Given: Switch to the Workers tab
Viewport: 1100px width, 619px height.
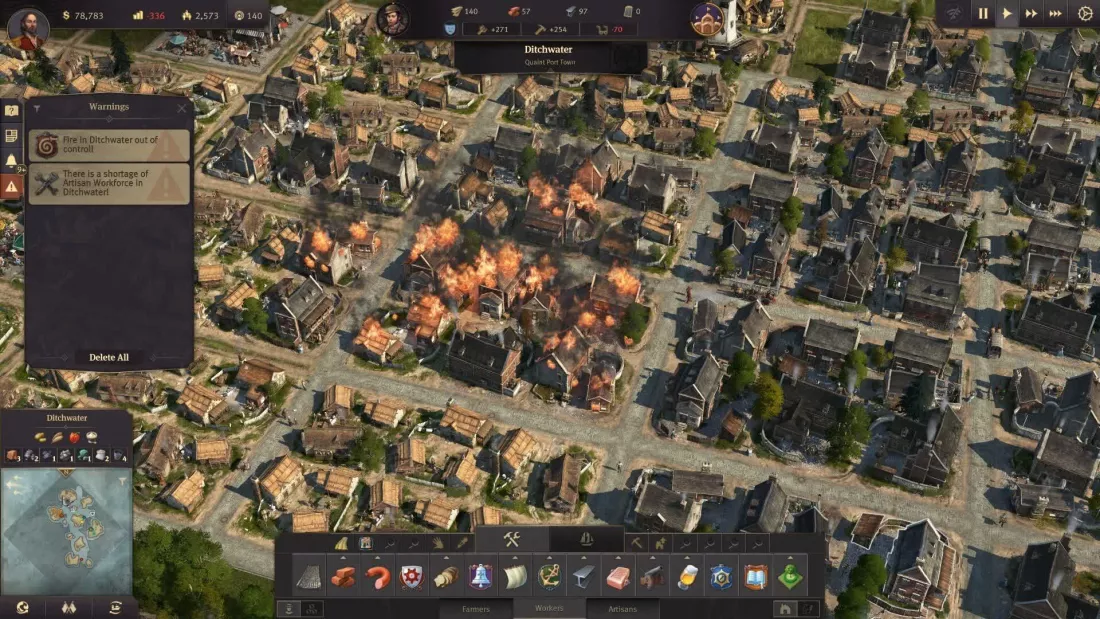Looking at the screenshot, I should (549, 608).
